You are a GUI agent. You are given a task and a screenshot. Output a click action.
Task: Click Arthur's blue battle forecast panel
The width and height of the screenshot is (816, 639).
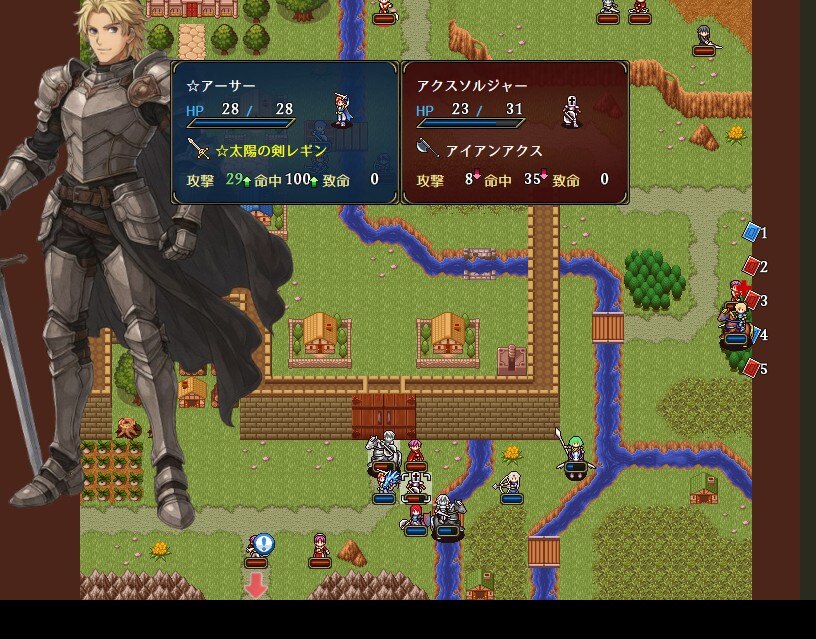(x=285, y=132)
